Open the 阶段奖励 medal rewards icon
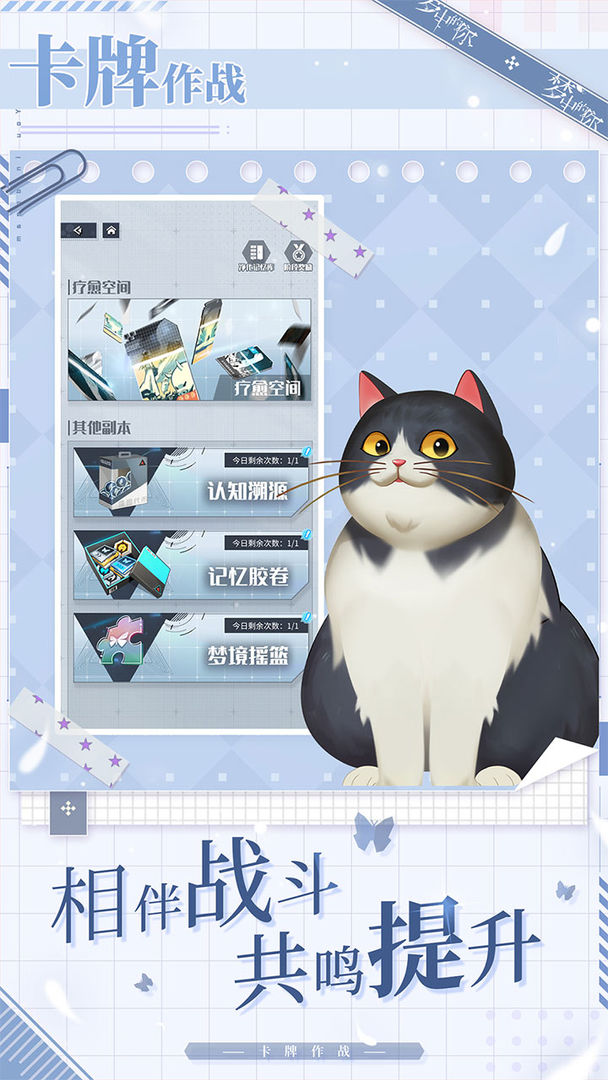Image resolution: width=608 pixels, height=1080 pixels. pos(296,256)
